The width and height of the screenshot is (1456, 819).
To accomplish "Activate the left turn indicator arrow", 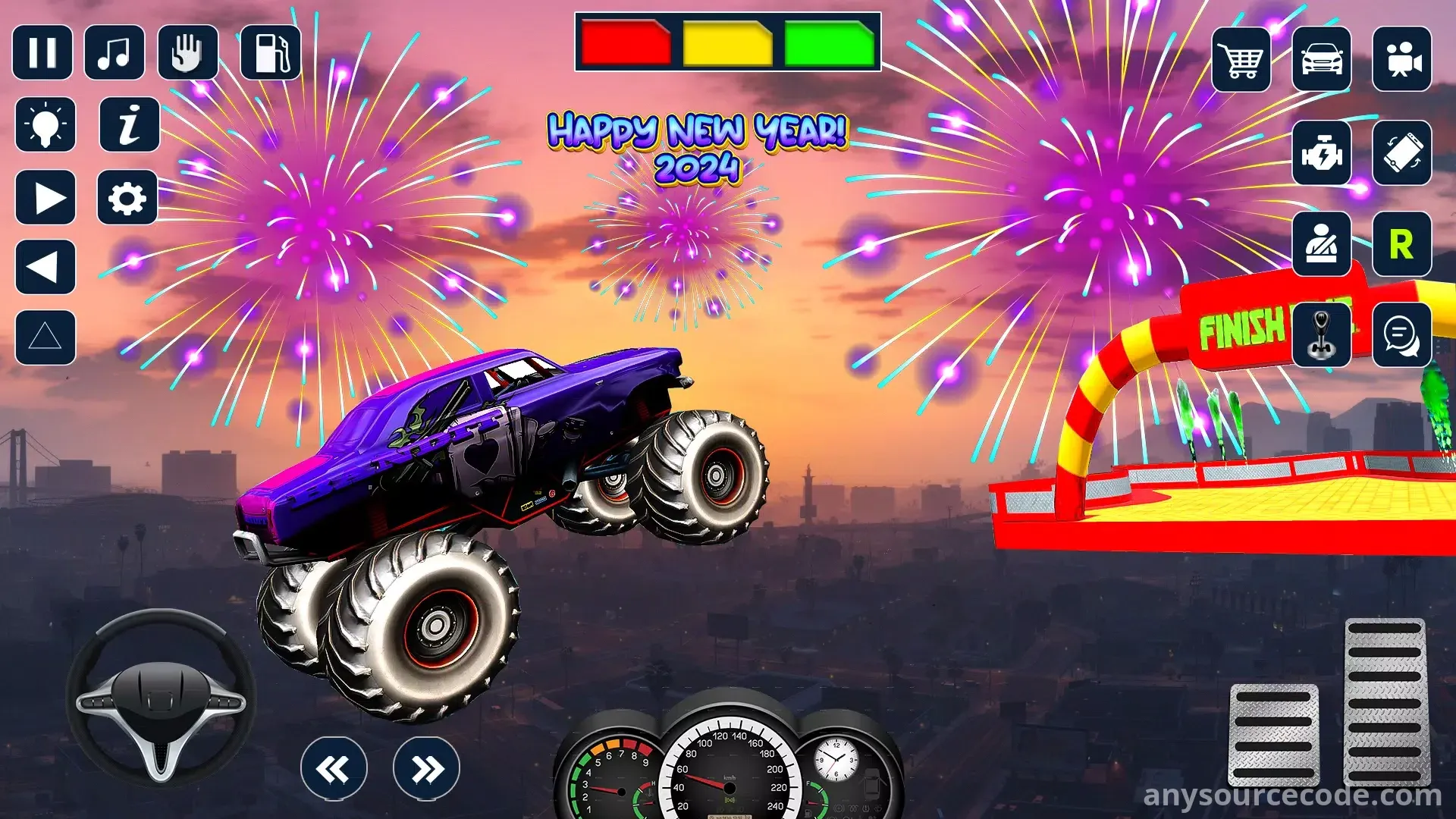I will [x=45, y=267].
